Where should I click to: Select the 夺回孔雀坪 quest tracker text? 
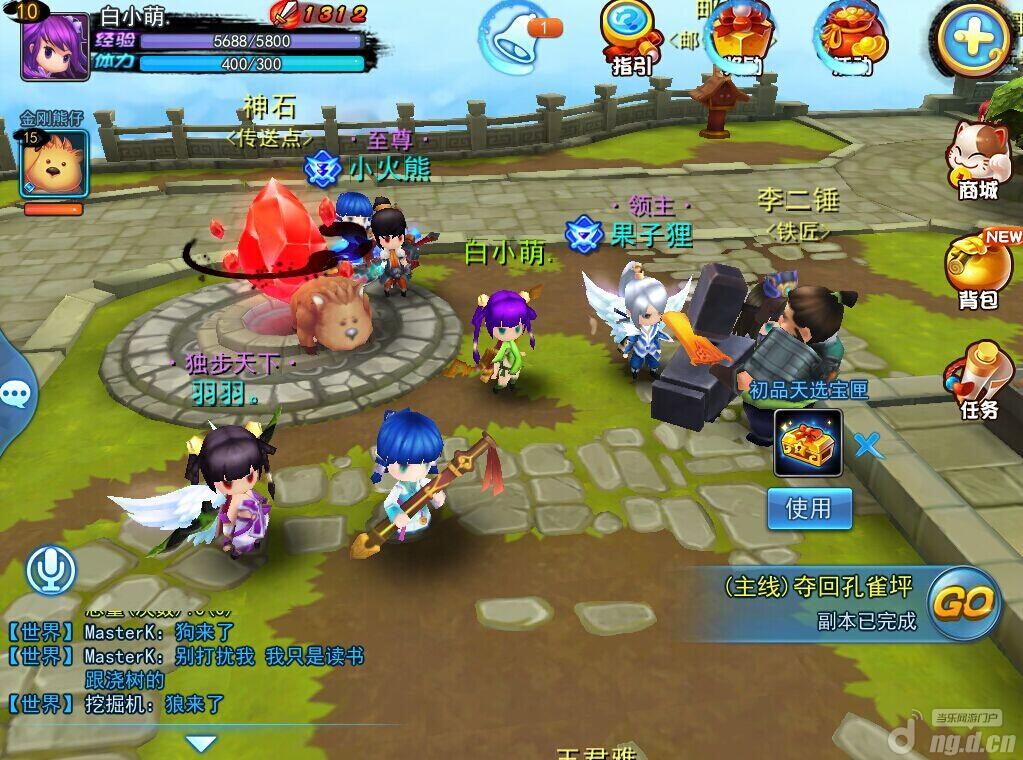[819, 587]
